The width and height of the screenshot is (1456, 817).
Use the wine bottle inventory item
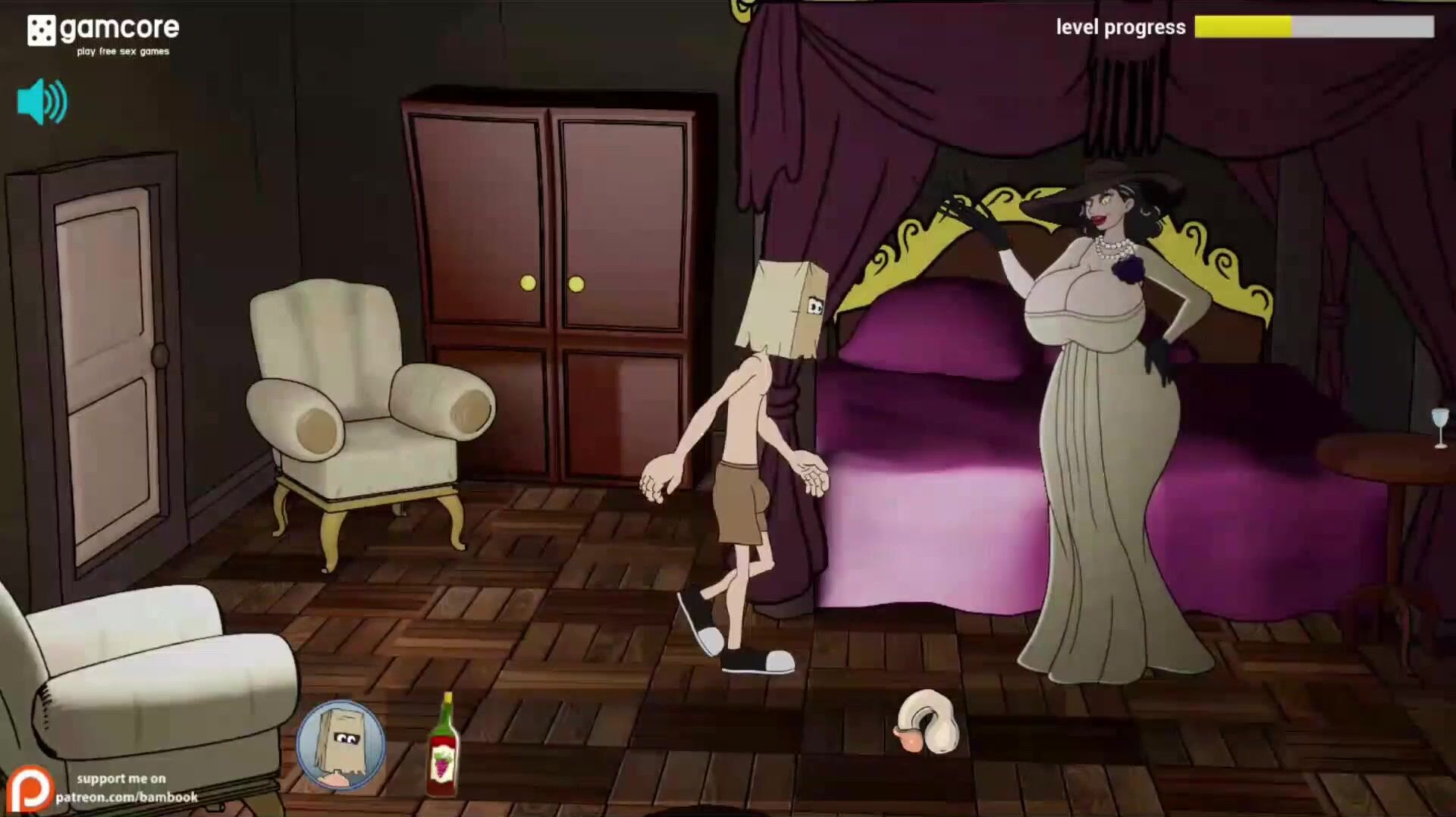point(443,747)
